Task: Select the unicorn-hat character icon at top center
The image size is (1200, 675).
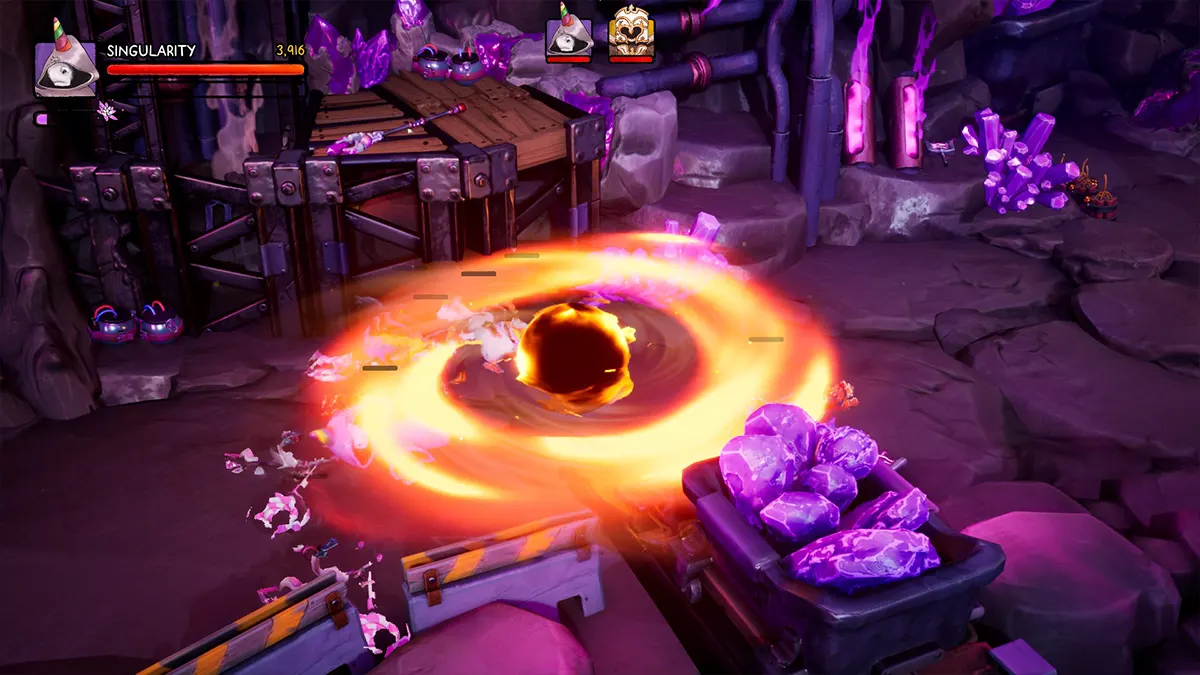Action: [x=567, y=38]
